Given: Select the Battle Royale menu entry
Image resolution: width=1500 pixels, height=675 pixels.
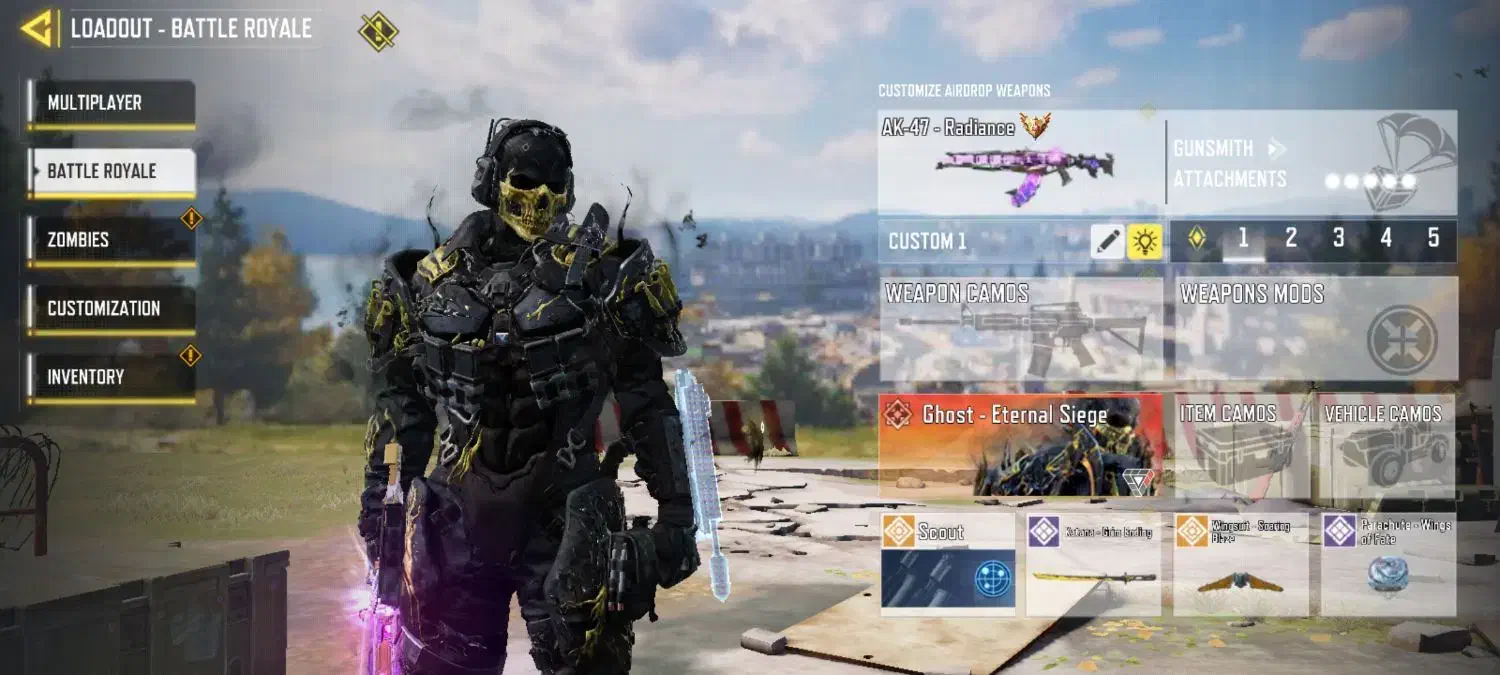Looking at the screenshot, I should [x=110, y=171].
